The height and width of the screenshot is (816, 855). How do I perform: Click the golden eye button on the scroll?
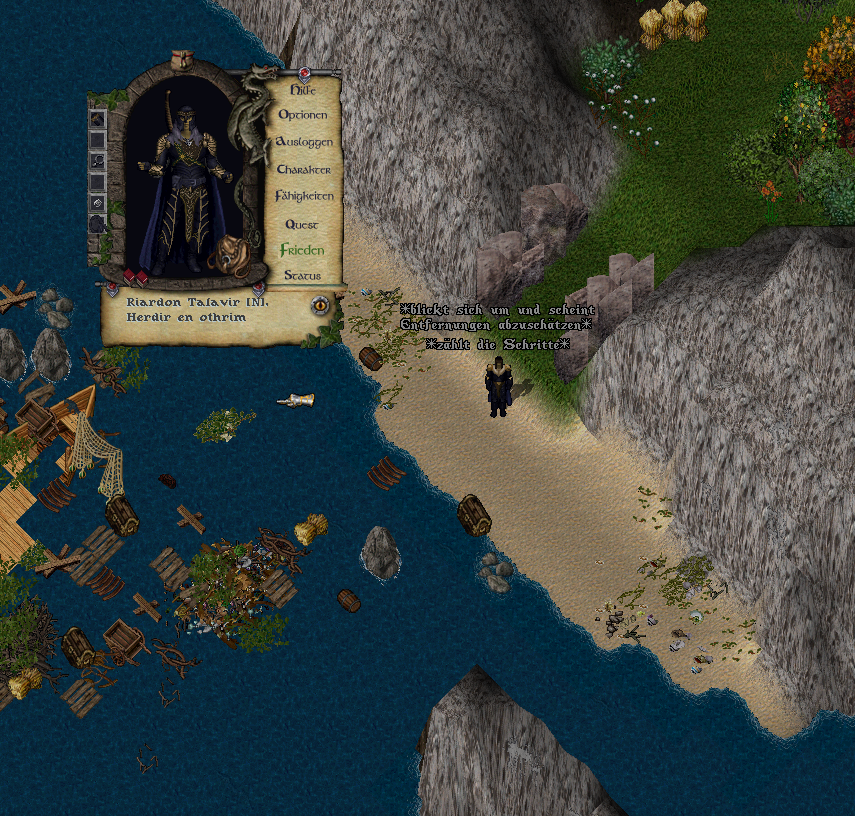pyautogui.click(x=320, y=305)
